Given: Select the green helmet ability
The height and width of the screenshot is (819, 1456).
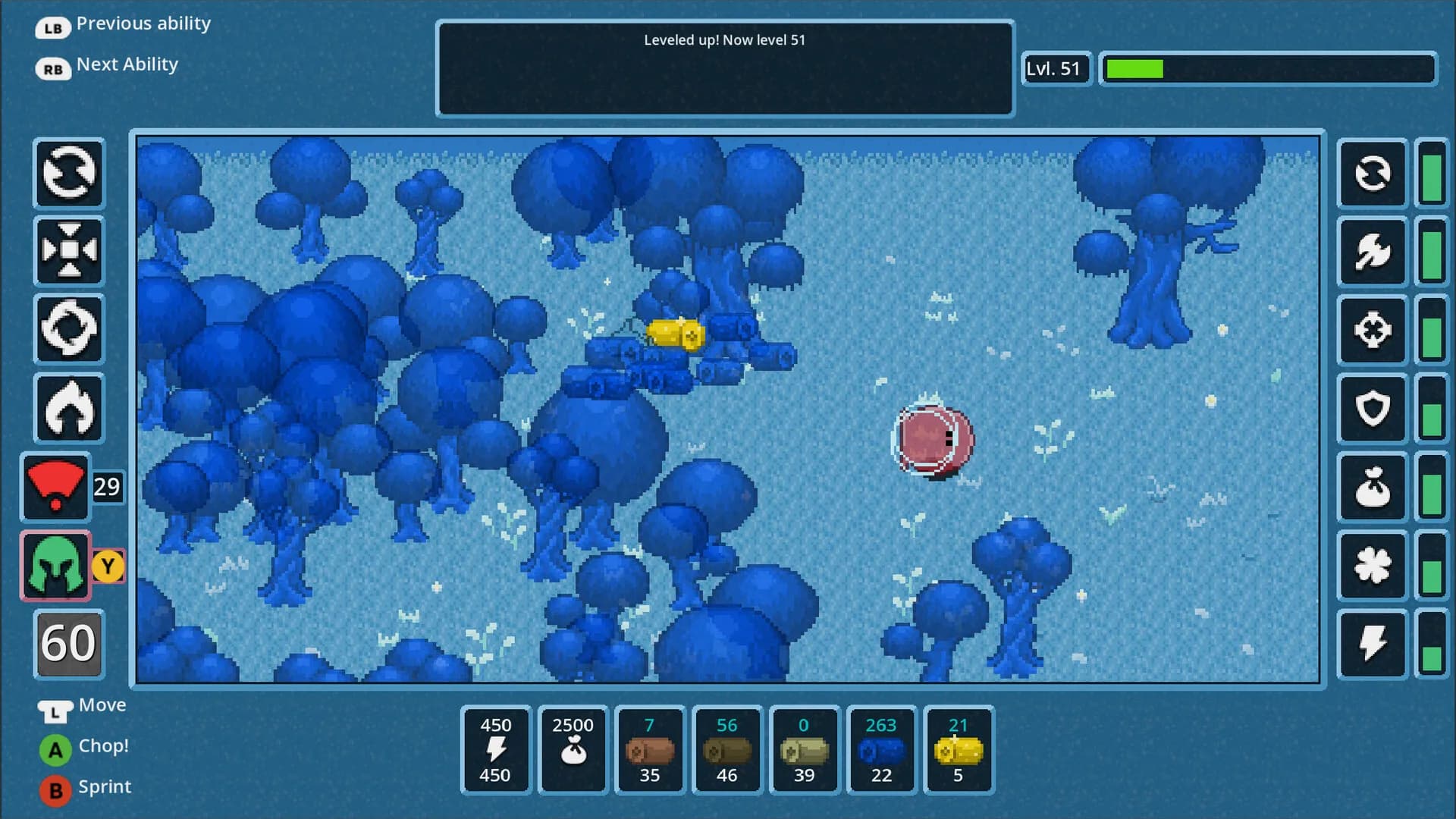Looking at the screenshot, I should pyautogui.click(x=55, y=566).
